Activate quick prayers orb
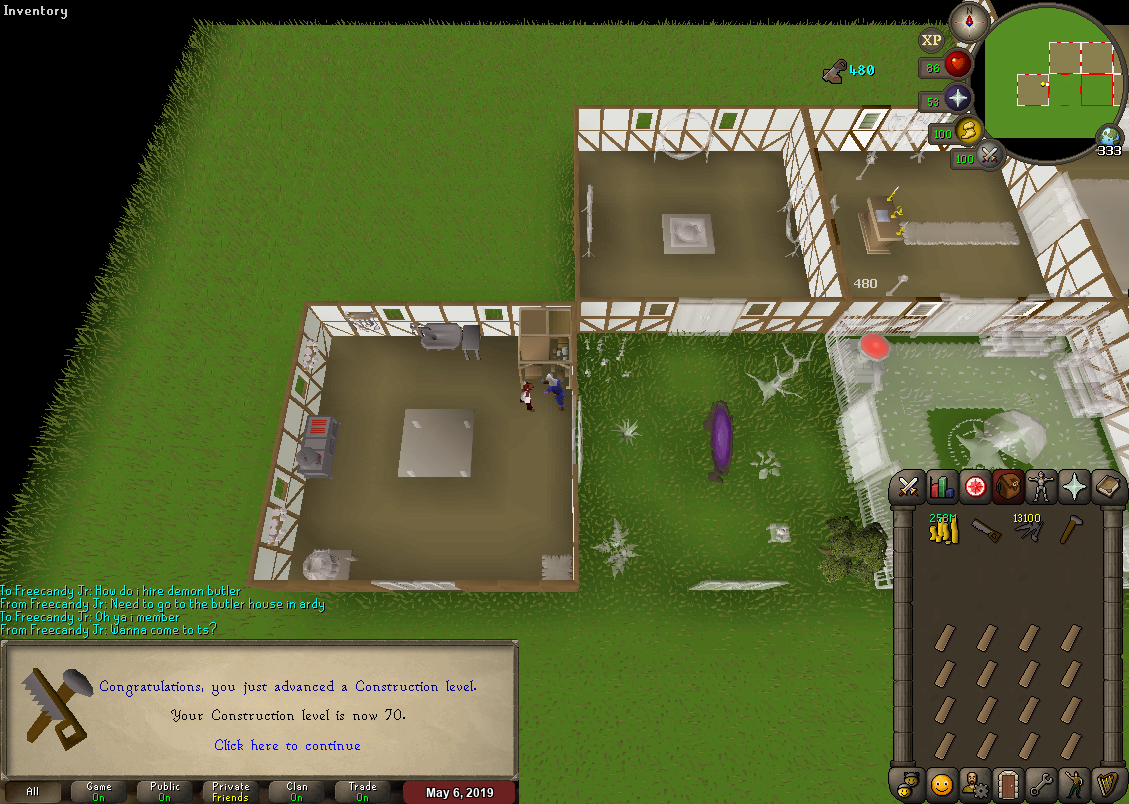The image size is (1129, 804). coord(957,98)
